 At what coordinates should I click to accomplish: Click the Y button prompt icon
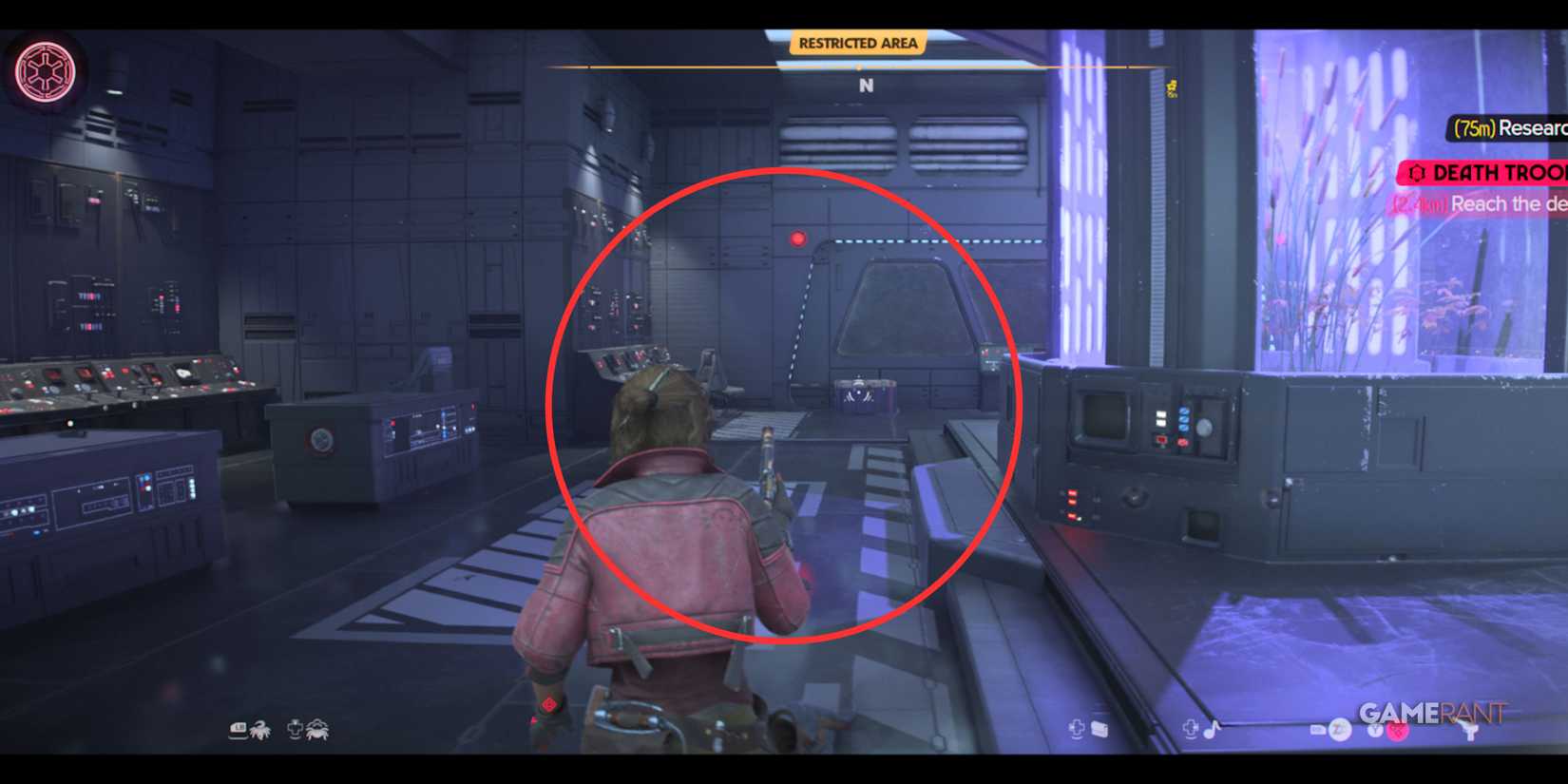tap(1374, 732)
